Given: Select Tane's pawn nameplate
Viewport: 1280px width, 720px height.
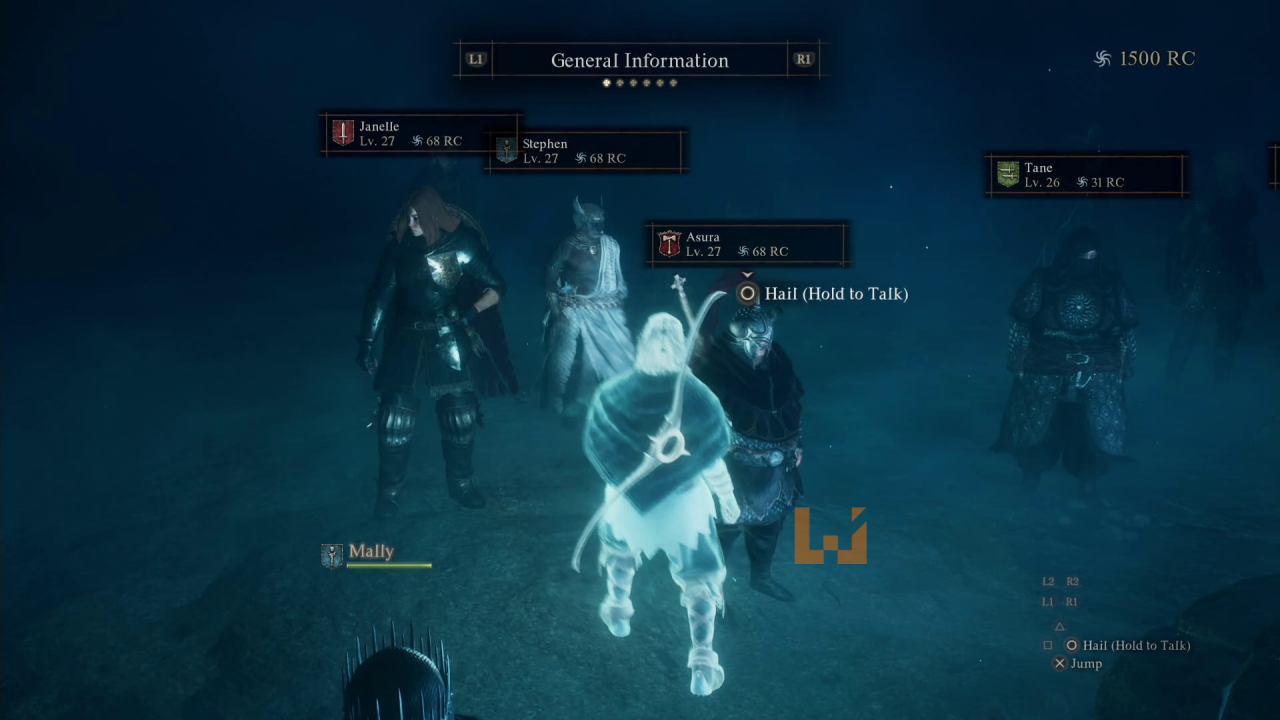Looking at the screenshot, I should (1086, 175).
